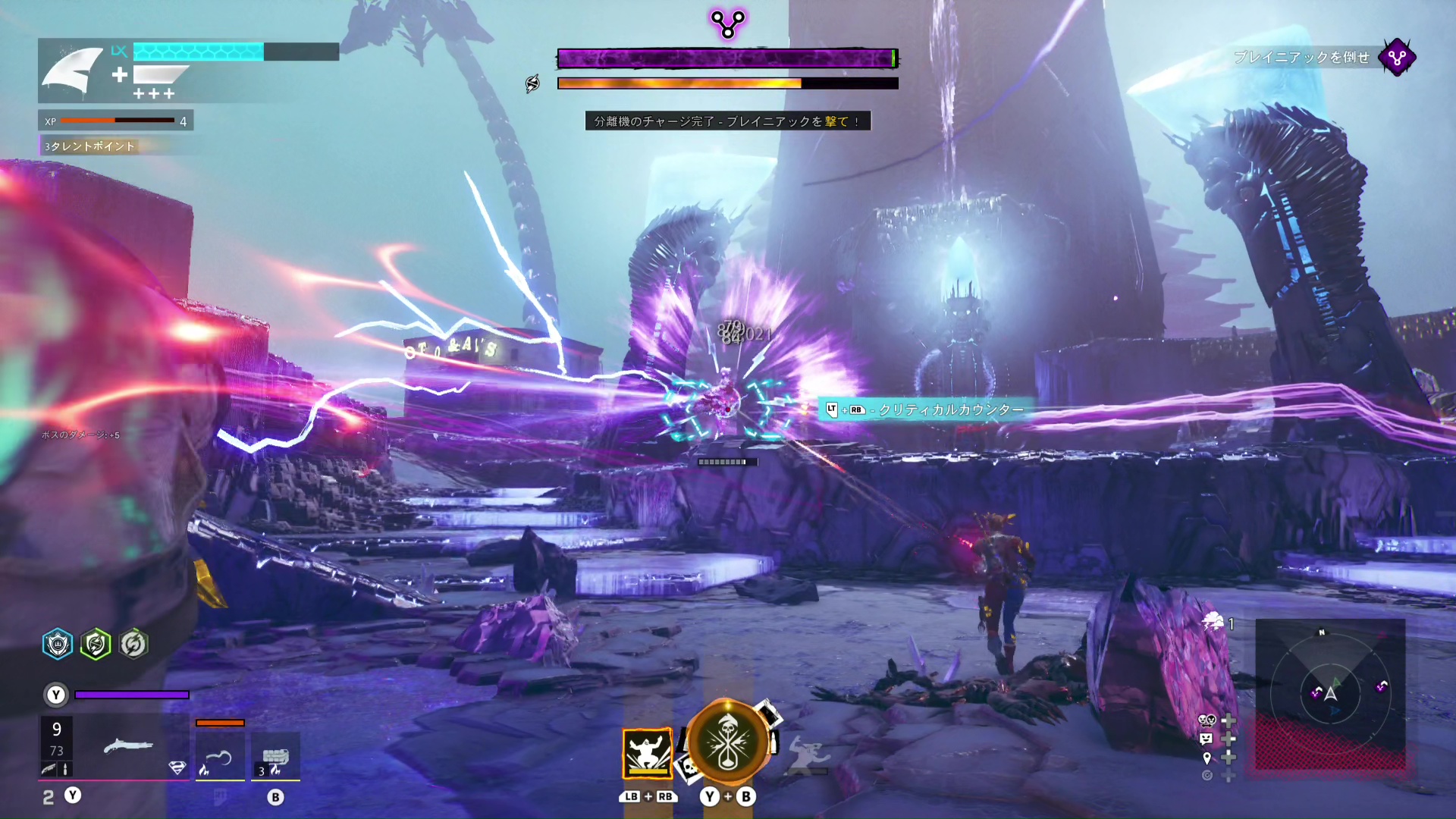Trigger the skull hourglass Suicide Strike icon

728,742
